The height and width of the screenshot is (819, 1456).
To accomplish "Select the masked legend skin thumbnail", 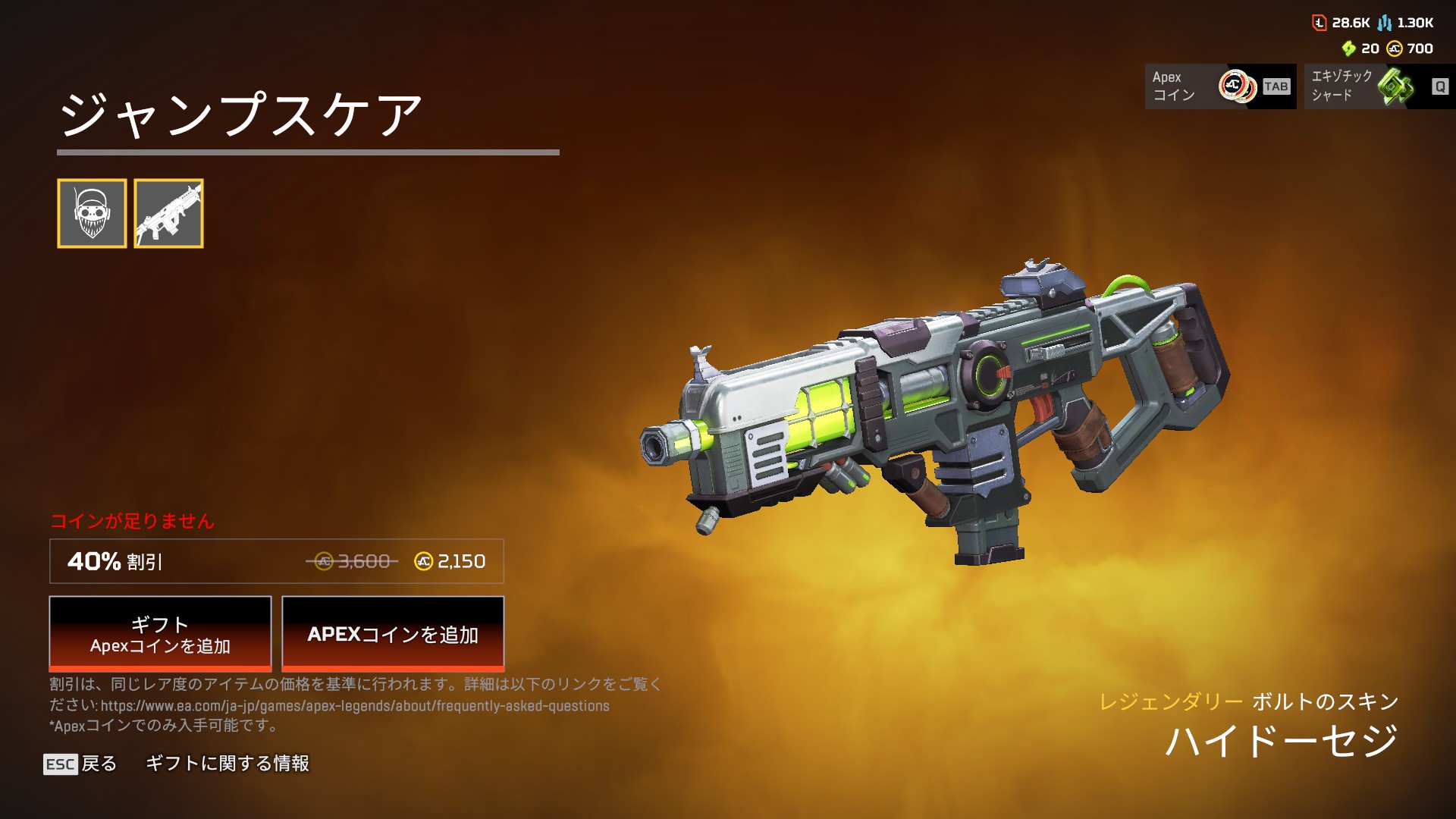I will point(92,213).
